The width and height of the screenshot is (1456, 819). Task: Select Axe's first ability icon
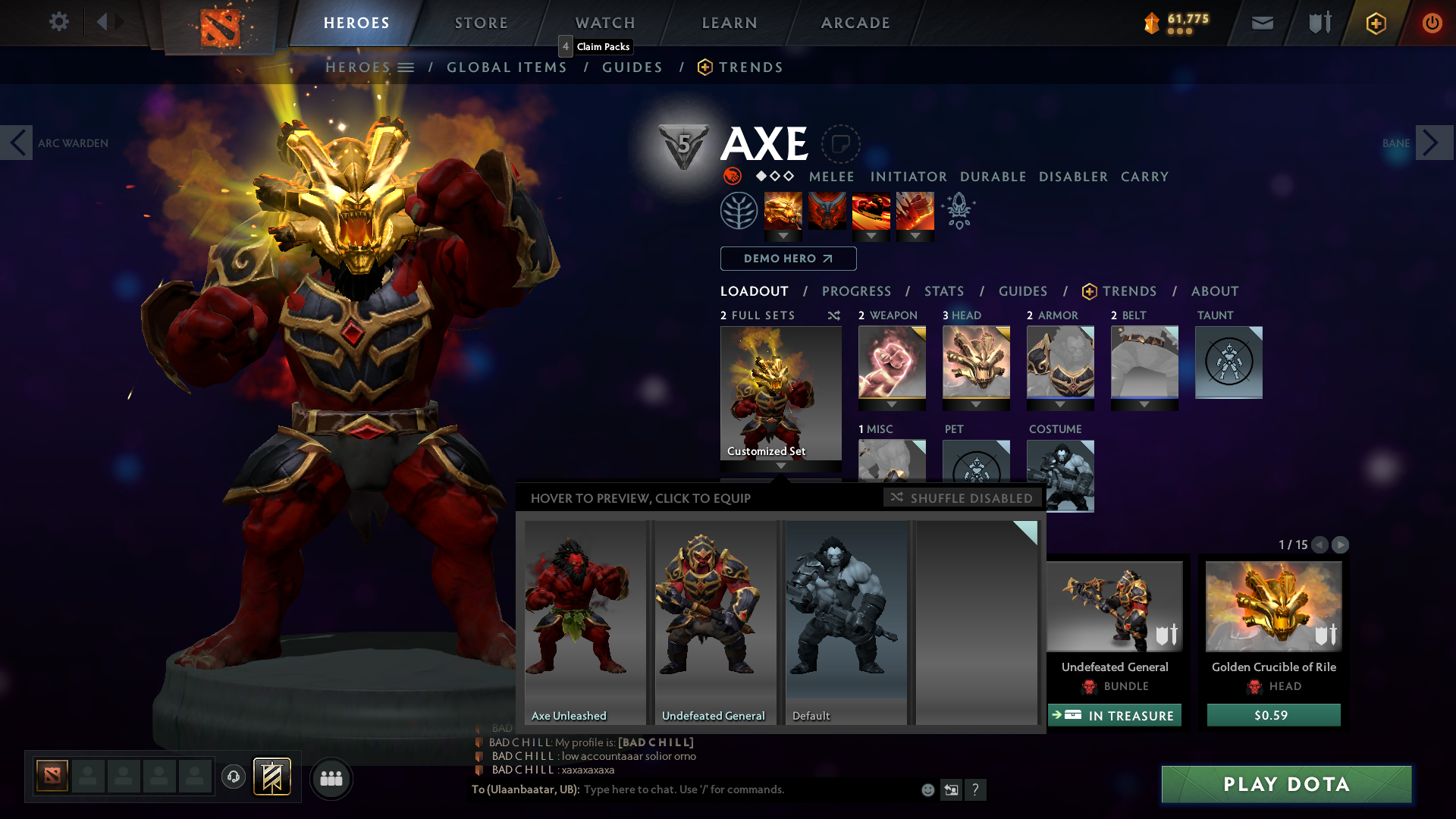(783, 210)
